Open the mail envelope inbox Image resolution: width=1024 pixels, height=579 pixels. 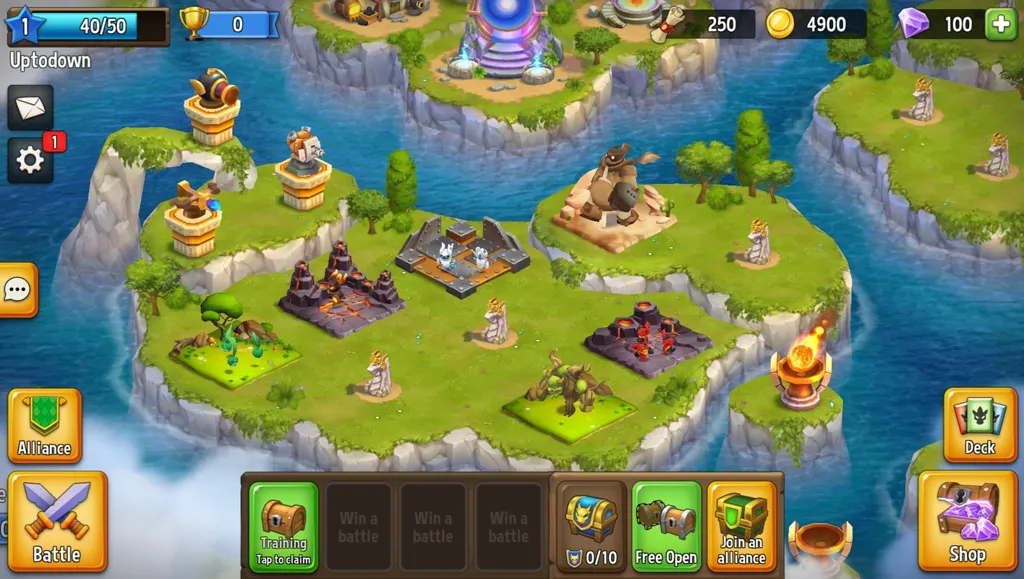pyautogui.click(x=30, y=107)
